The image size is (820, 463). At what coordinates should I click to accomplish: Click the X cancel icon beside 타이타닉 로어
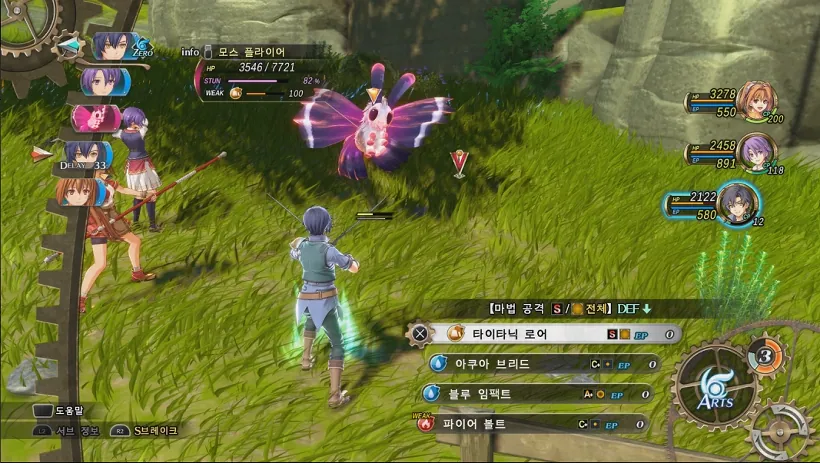click(x=421, y=333)
